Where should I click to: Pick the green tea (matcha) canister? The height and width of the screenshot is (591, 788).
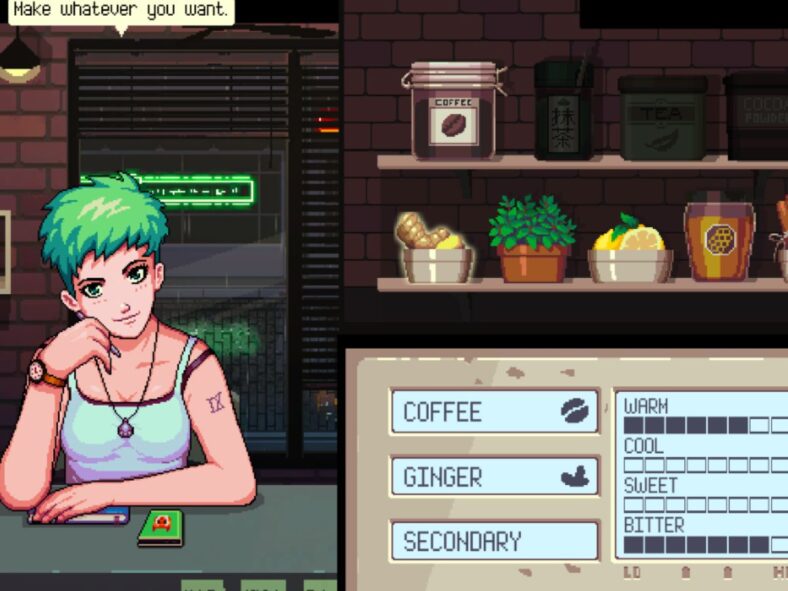click(564, 110)
